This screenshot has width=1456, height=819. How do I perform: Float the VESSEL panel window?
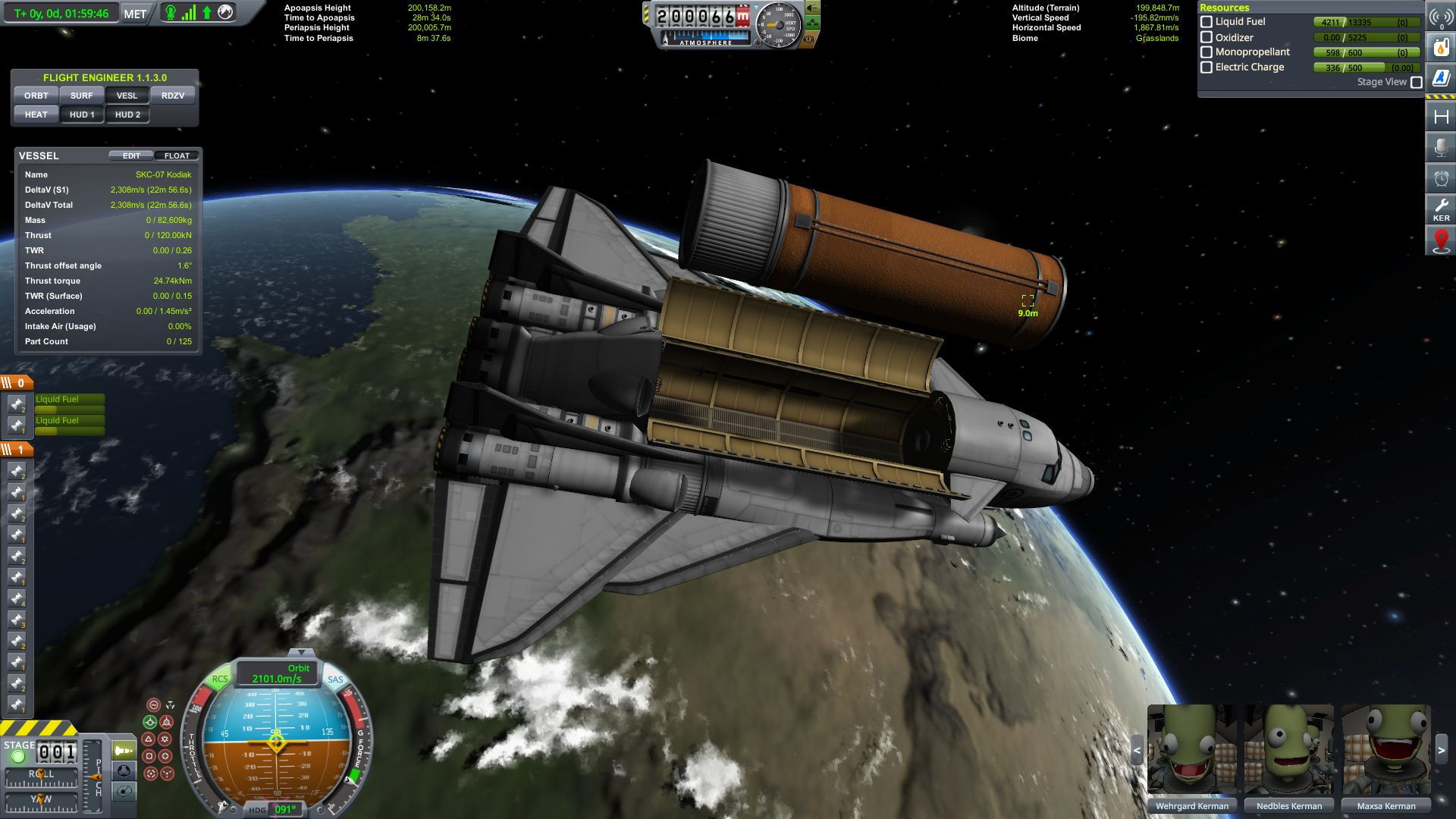[177, 155]
